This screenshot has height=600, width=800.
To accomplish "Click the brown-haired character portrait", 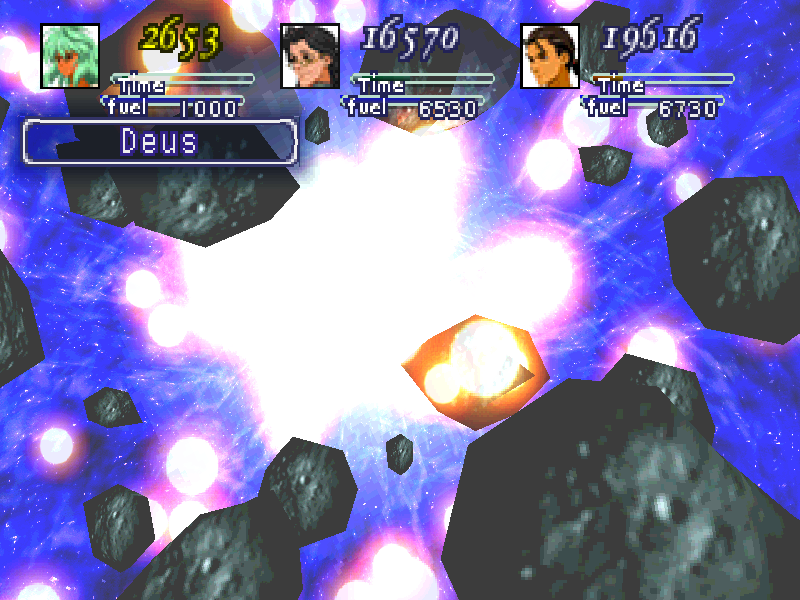I will click(x=550, y=55).
